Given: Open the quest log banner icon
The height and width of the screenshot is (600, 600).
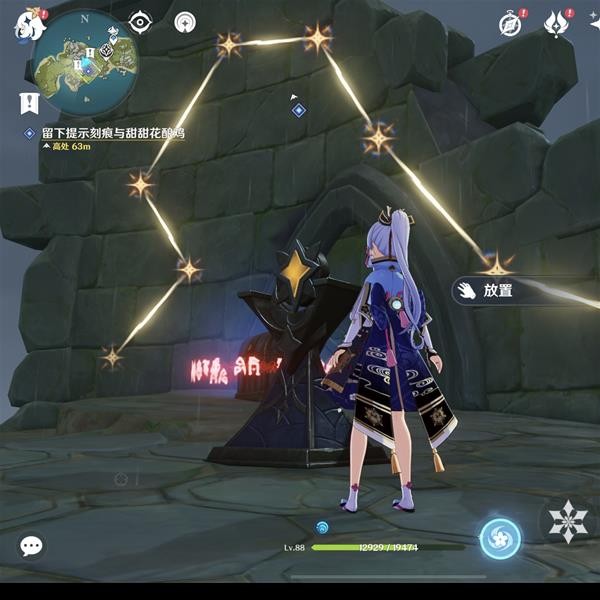Looking at the screenshot, I should pyautogui.click(x=29, y=100).
